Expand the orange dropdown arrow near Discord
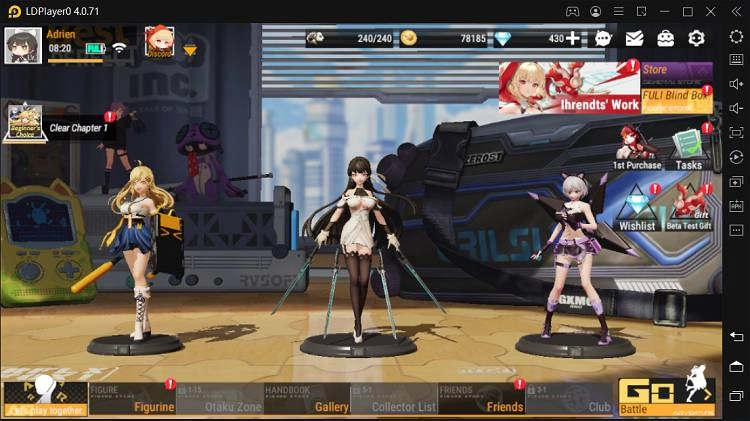Viewport: 750px width, 421px height. [190, 50]
